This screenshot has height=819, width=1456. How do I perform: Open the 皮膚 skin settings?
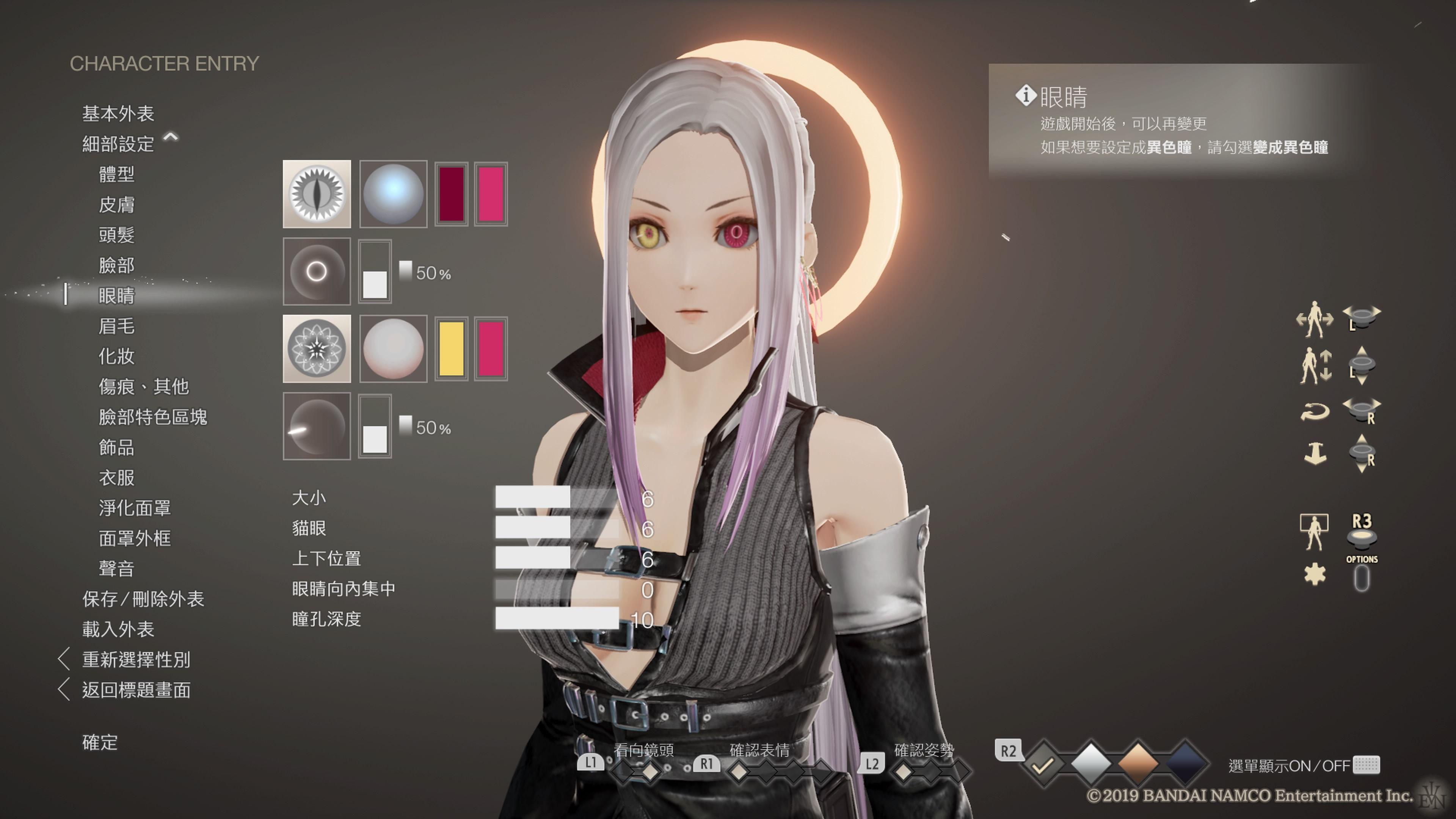116,205
